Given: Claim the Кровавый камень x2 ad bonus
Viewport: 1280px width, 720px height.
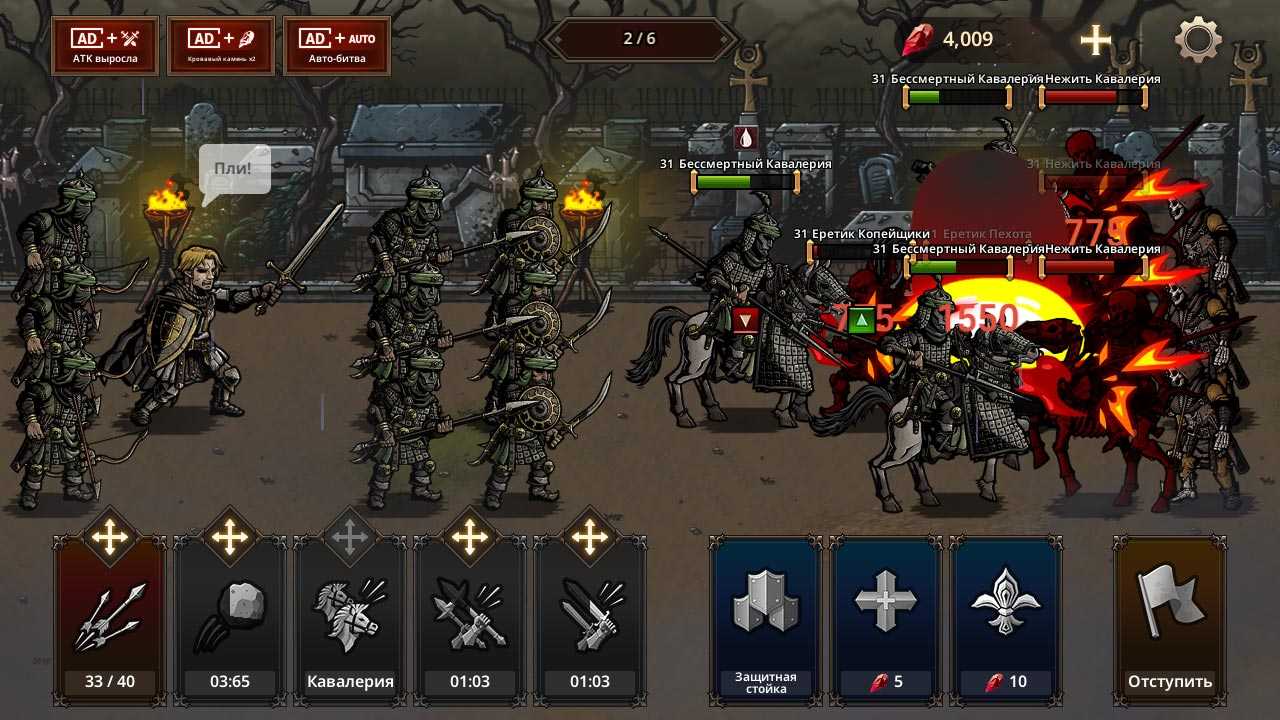Looking at the screenshot, I should tap(221, 46).
